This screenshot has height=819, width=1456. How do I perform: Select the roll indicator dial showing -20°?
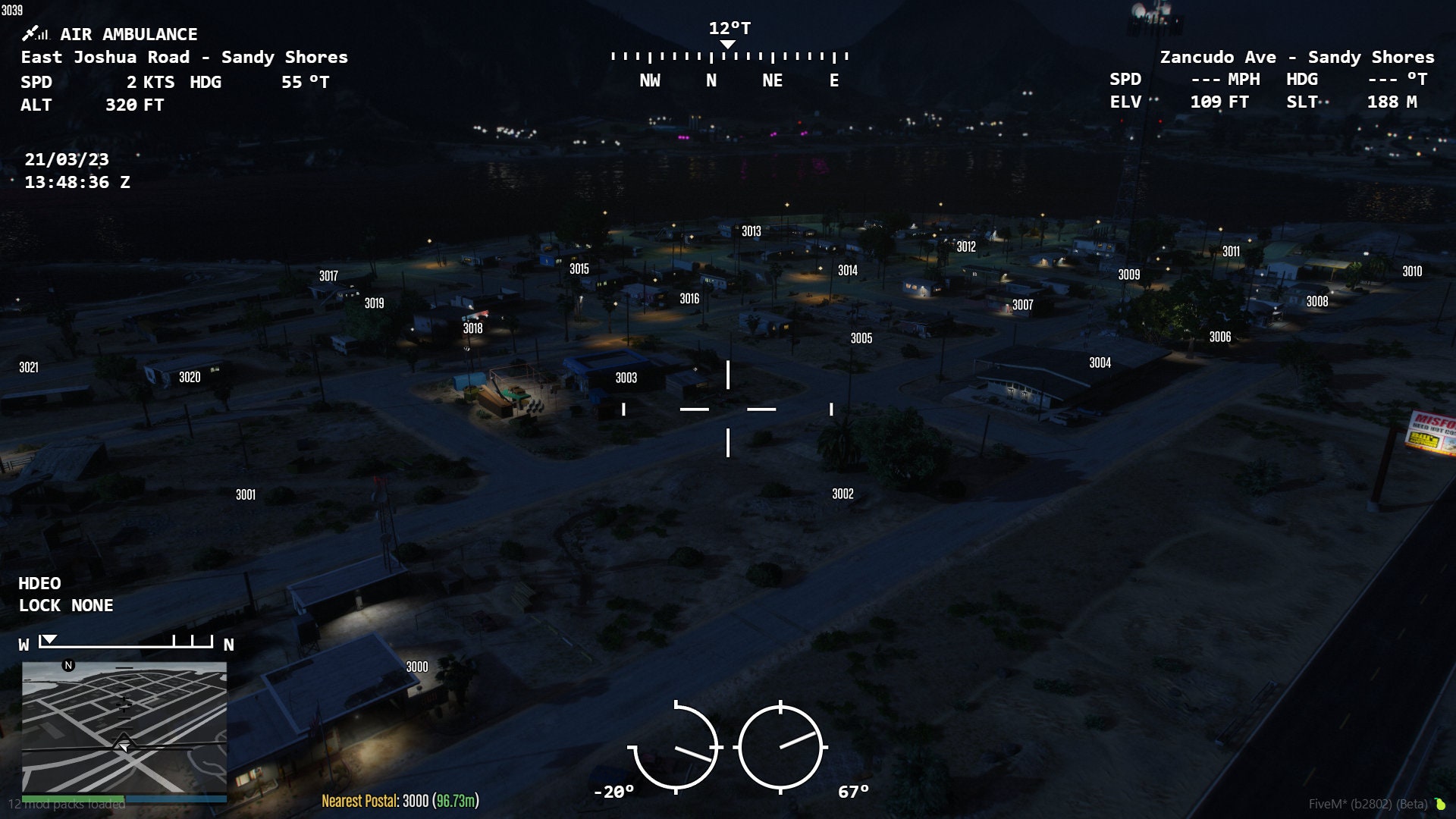tap(677, 747)
